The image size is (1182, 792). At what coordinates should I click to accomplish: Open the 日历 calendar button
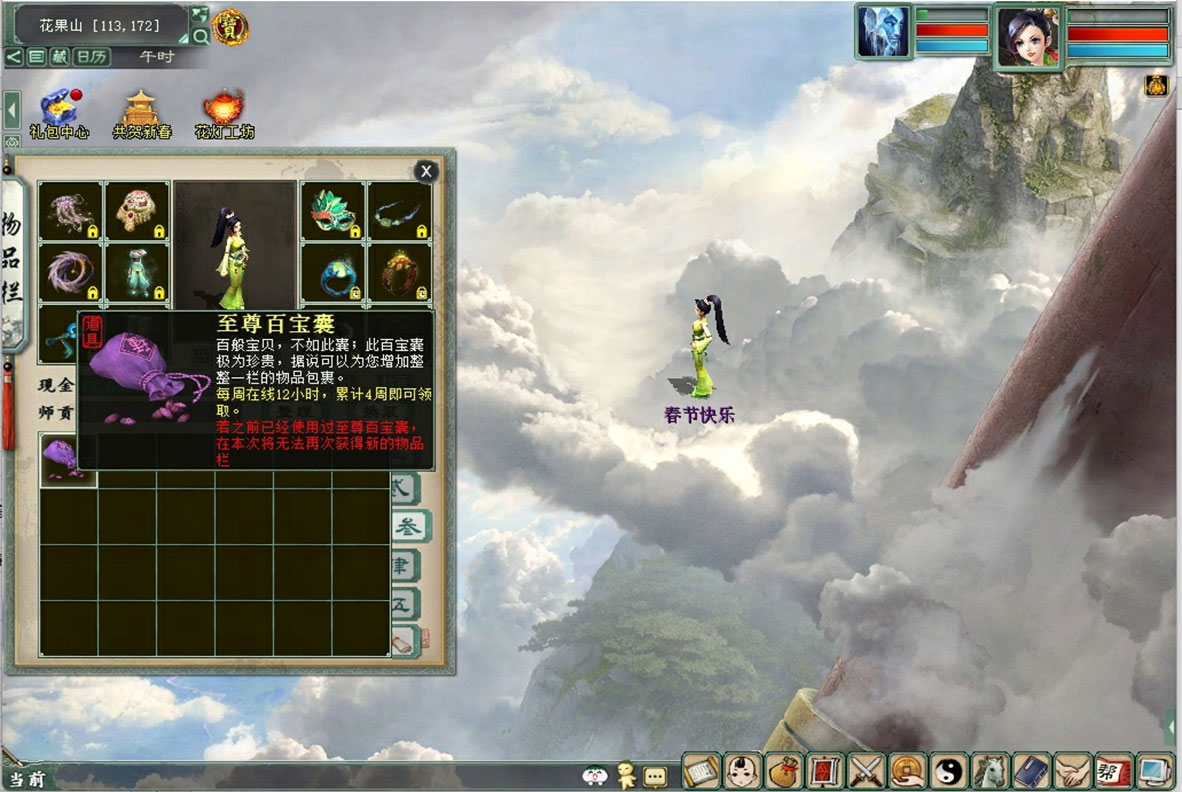coord(92,57)
